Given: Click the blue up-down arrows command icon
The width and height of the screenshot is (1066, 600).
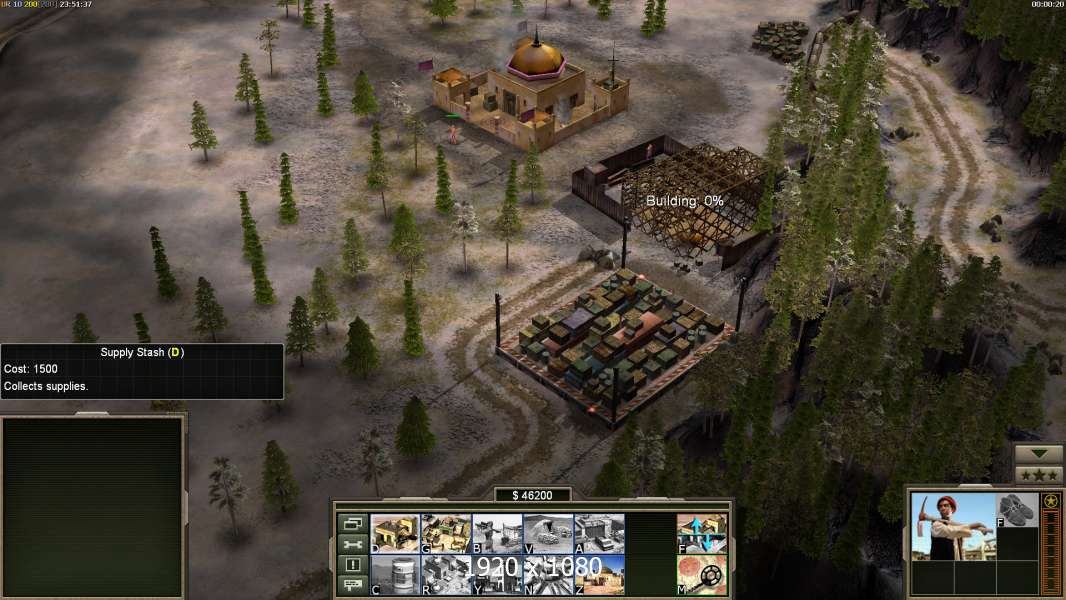Looking at the screenshot, I should [702, 533].
